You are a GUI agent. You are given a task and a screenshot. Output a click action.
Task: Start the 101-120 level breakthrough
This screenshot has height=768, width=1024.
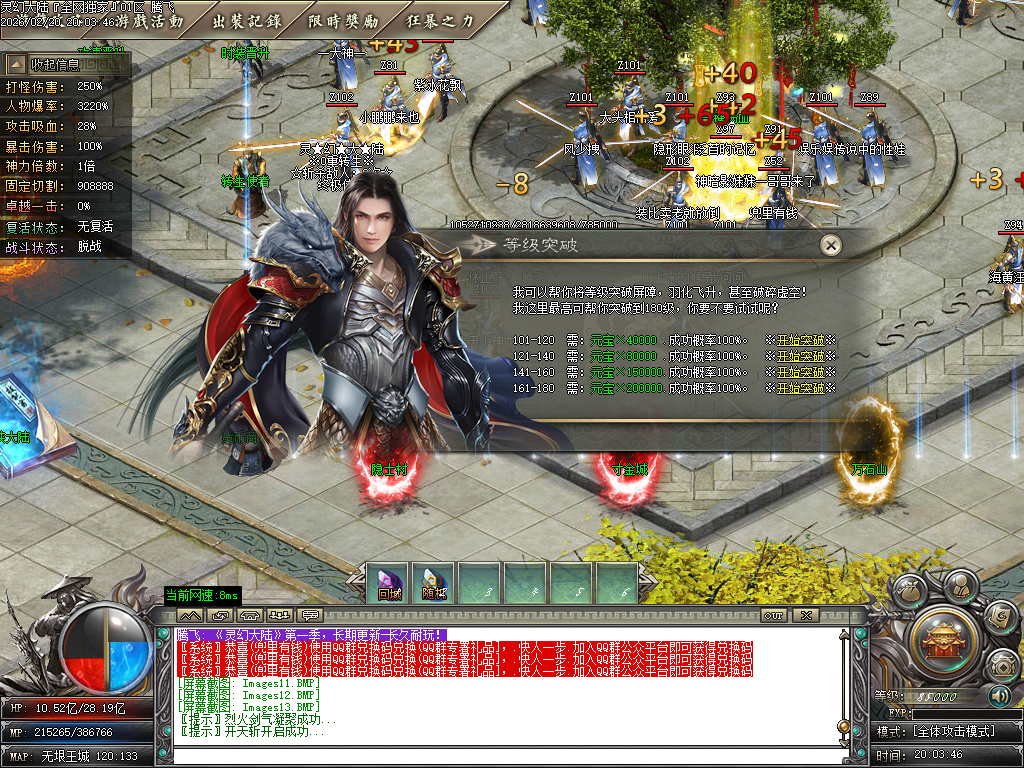point(802,340)
